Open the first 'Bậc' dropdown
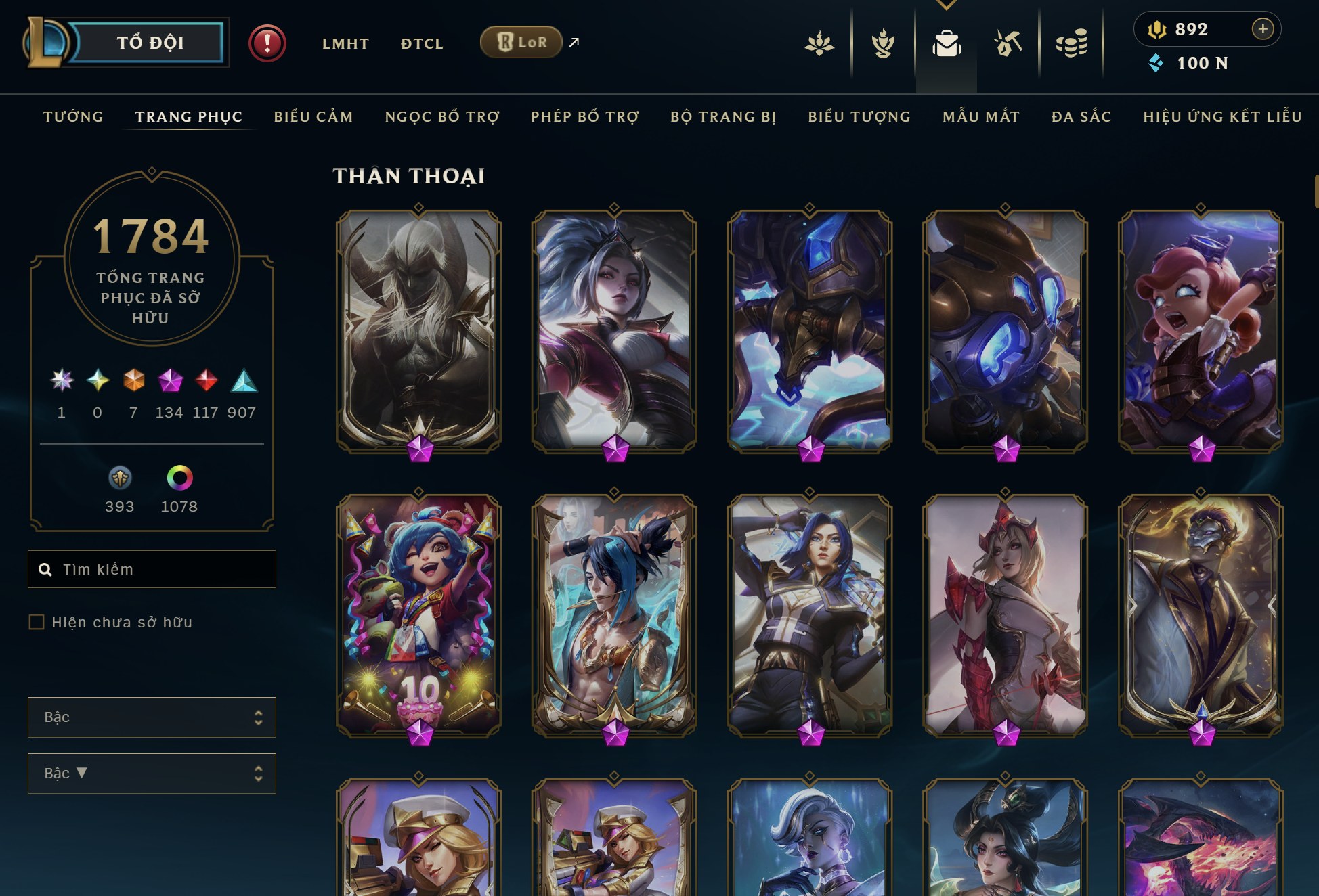The height and width of the screenshot is (896, 1319). (151, 717)
